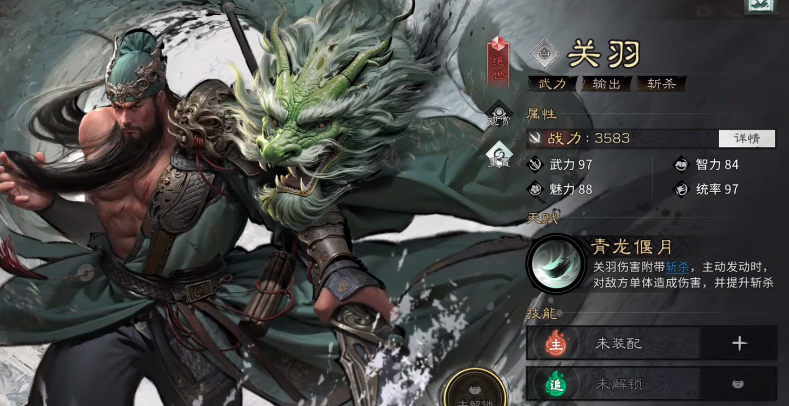Image resolution: width=789 pixels, height=406 pixels.
Task: Choose the 武力 tag under Guan Yu's name
Action: coord(552,84)
